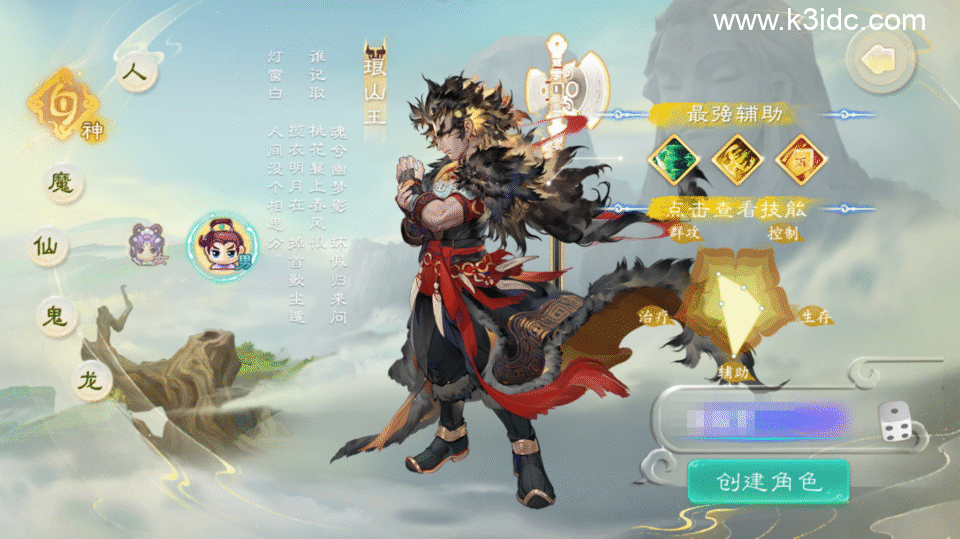Click the 创建角色 create character button
Viewport: 960px width, 539px height.
tap(768, 482)
